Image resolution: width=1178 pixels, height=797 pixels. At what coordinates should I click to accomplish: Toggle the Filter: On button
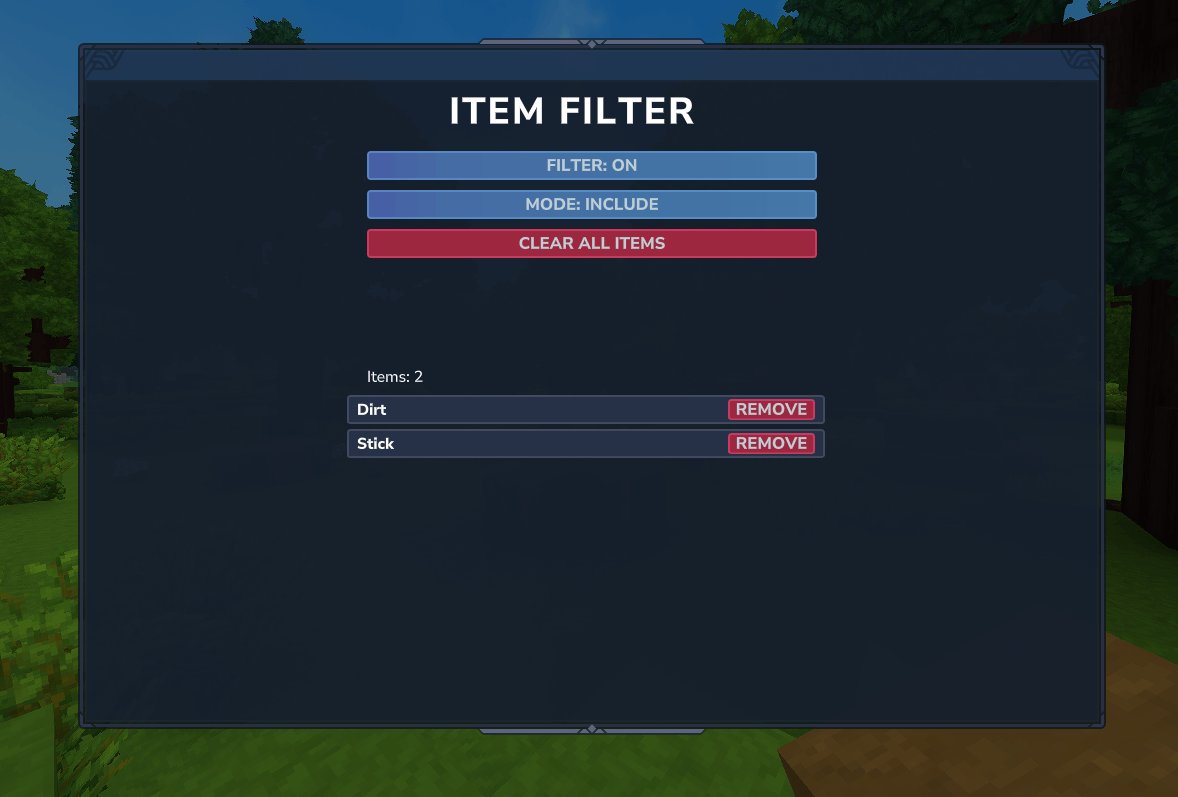tap(591, 165)
